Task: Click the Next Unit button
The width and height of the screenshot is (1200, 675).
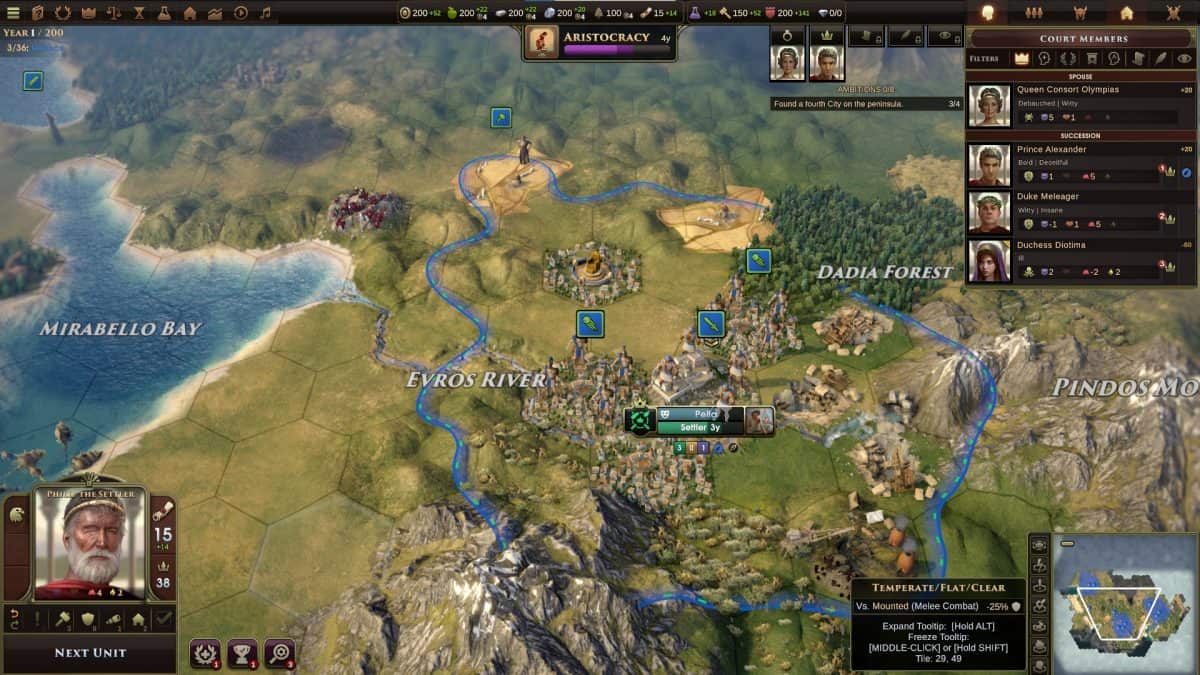Action: (92, 653)
